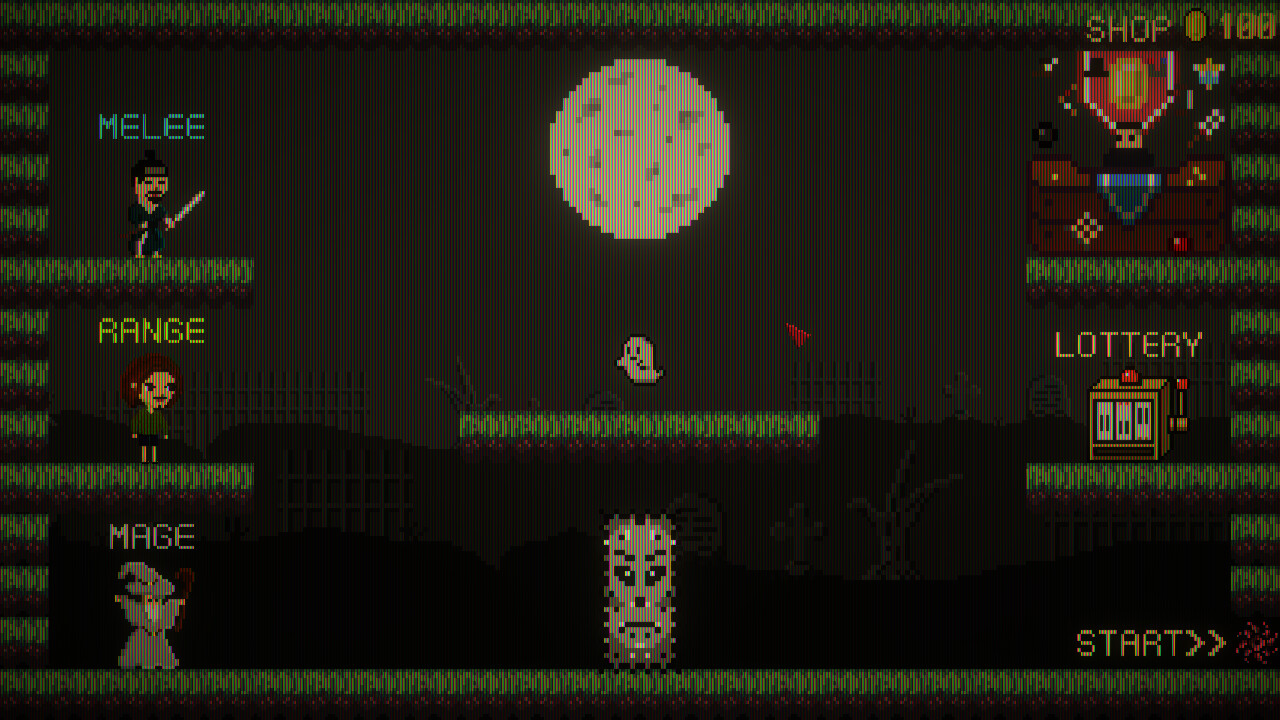This screenshot has width=1280, height=720.
Task: Choose the RANGE class label
Action: tap(151, 329)
